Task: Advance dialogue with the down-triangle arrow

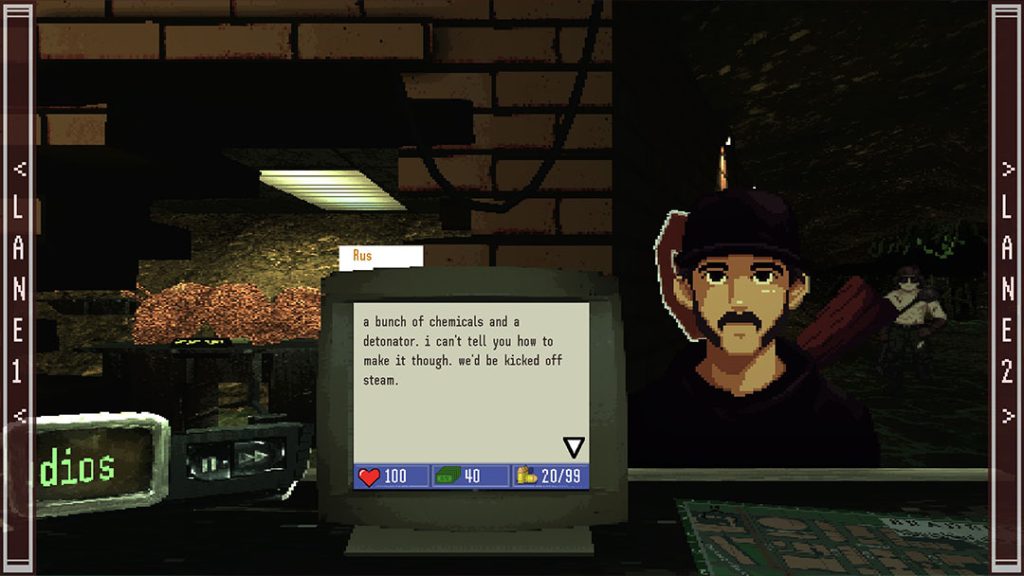Action: pos(573,447)
